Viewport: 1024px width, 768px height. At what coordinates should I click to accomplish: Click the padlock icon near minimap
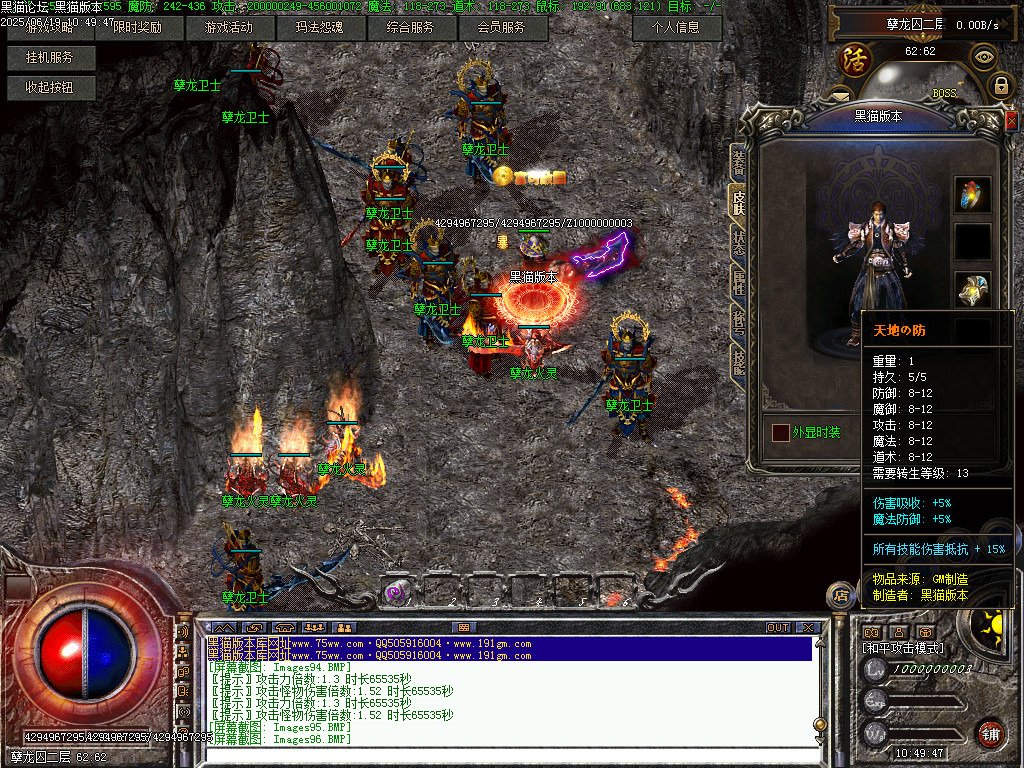pyautogui.click(x=1000, y=86)
